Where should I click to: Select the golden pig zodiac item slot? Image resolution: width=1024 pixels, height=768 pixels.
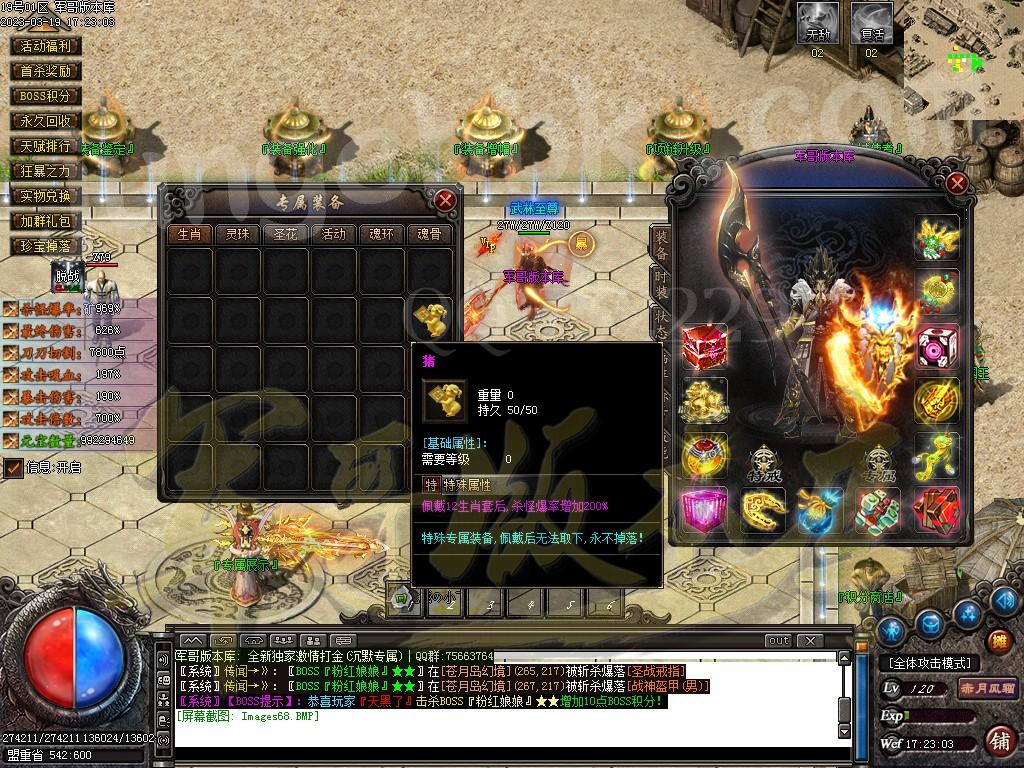coord(431,318)
